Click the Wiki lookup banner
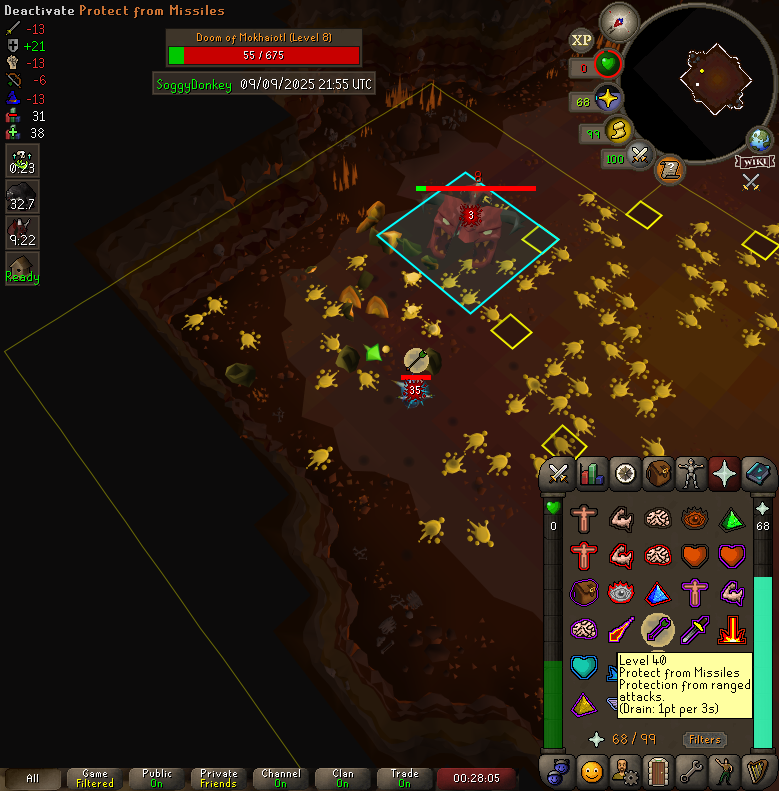Image resolution: width=779 pixels, height=791 pixels. pyautogui.click(x=755, y=162)
